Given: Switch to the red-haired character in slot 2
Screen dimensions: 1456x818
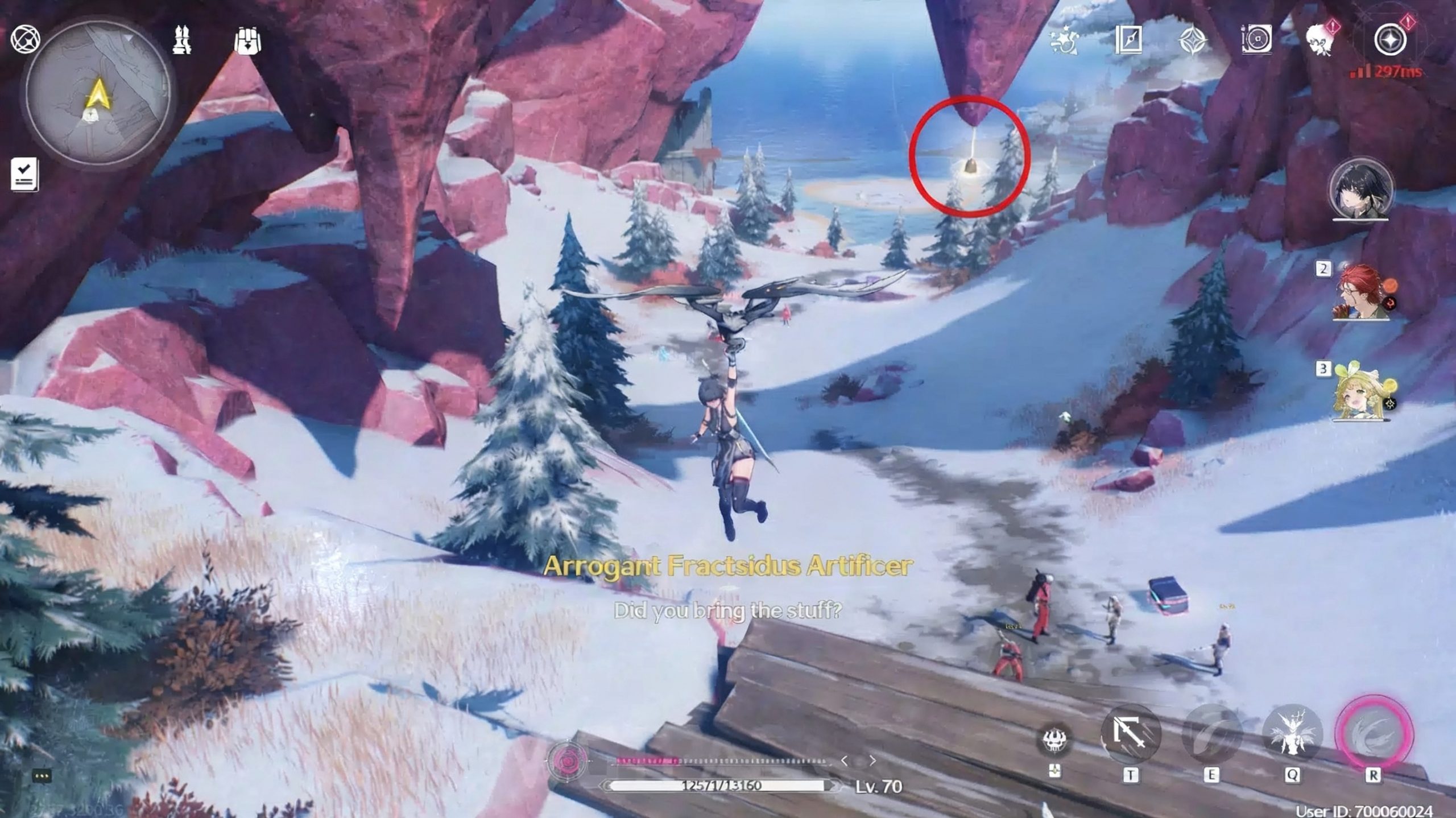Looking at the screenshot, I should pyautogui.click(x=1362, y=292).
